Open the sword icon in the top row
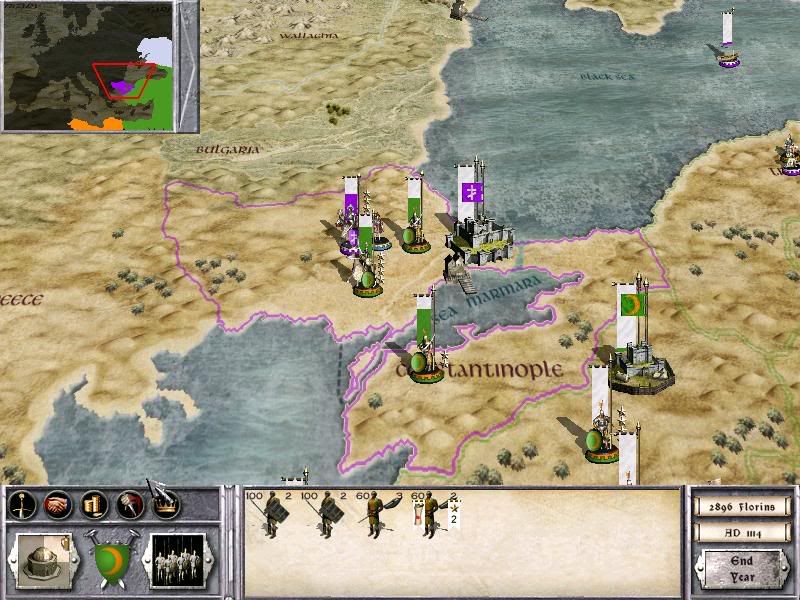This screenshot has width=800, height=600. tap(22, 505)
